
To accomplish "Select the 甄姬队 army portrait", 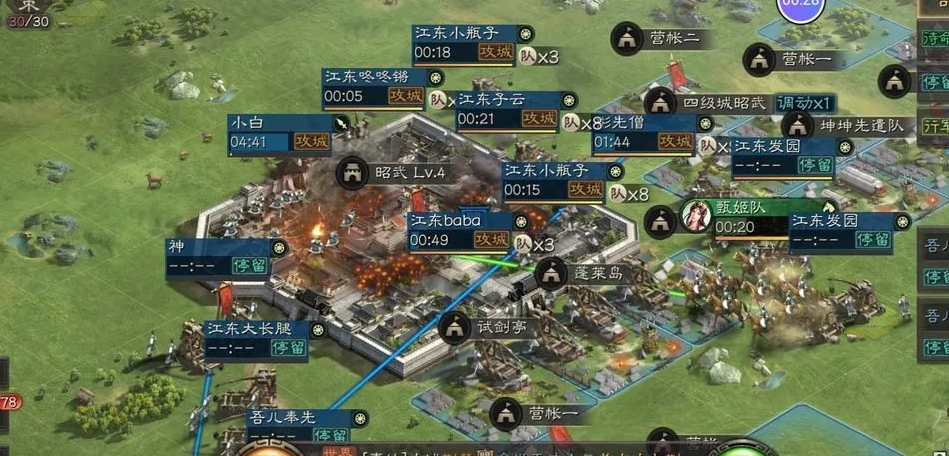I will click(x=695, y=216).
